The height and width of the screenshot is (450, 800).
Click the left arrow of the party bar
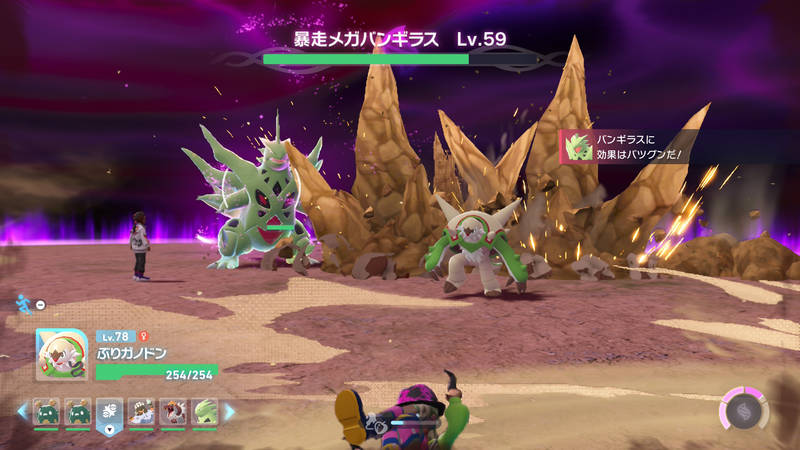[21, 411]
